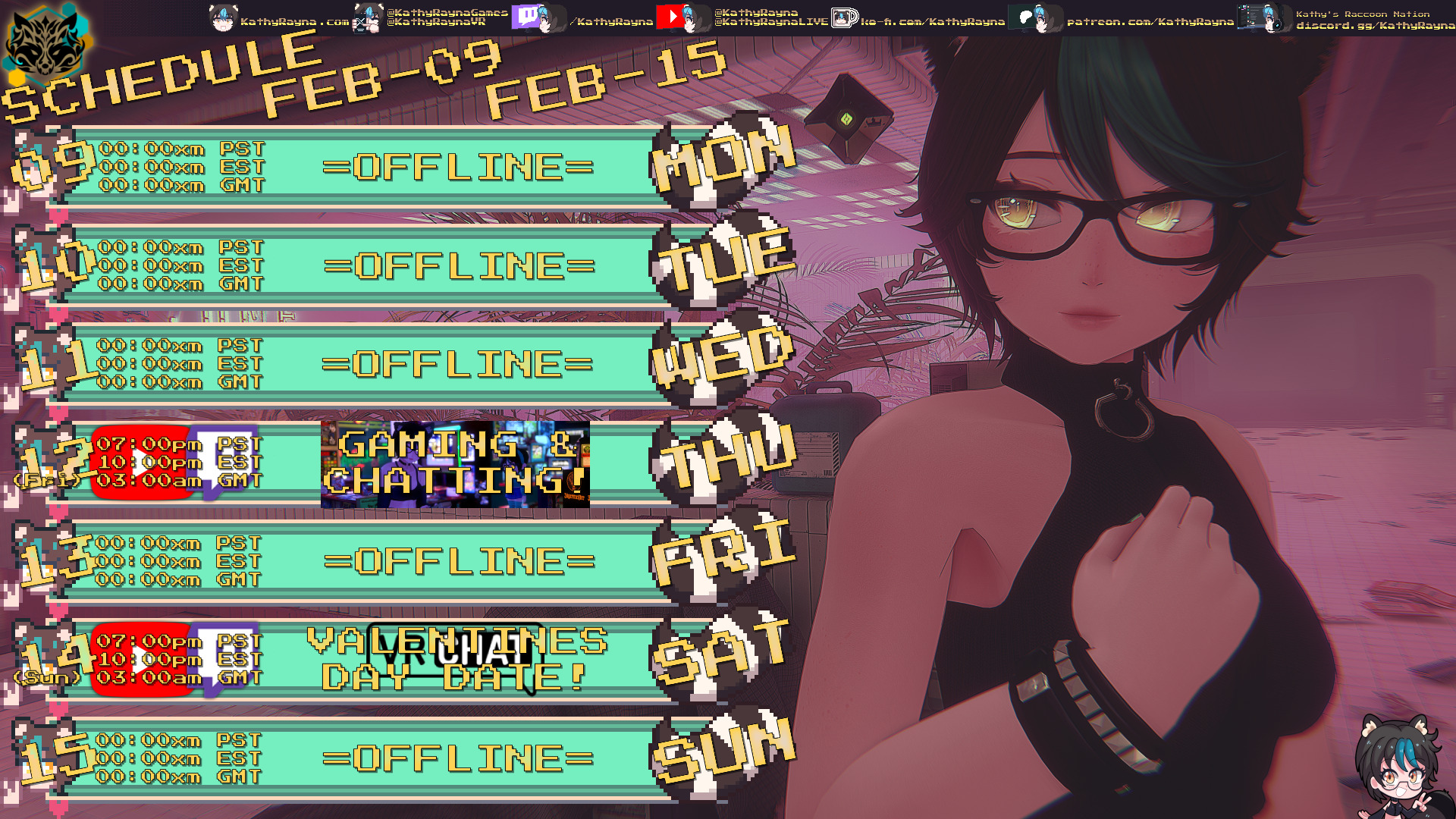1456x819 pixels.
Task: Select the THU day badge
Action: coord(724,457)
